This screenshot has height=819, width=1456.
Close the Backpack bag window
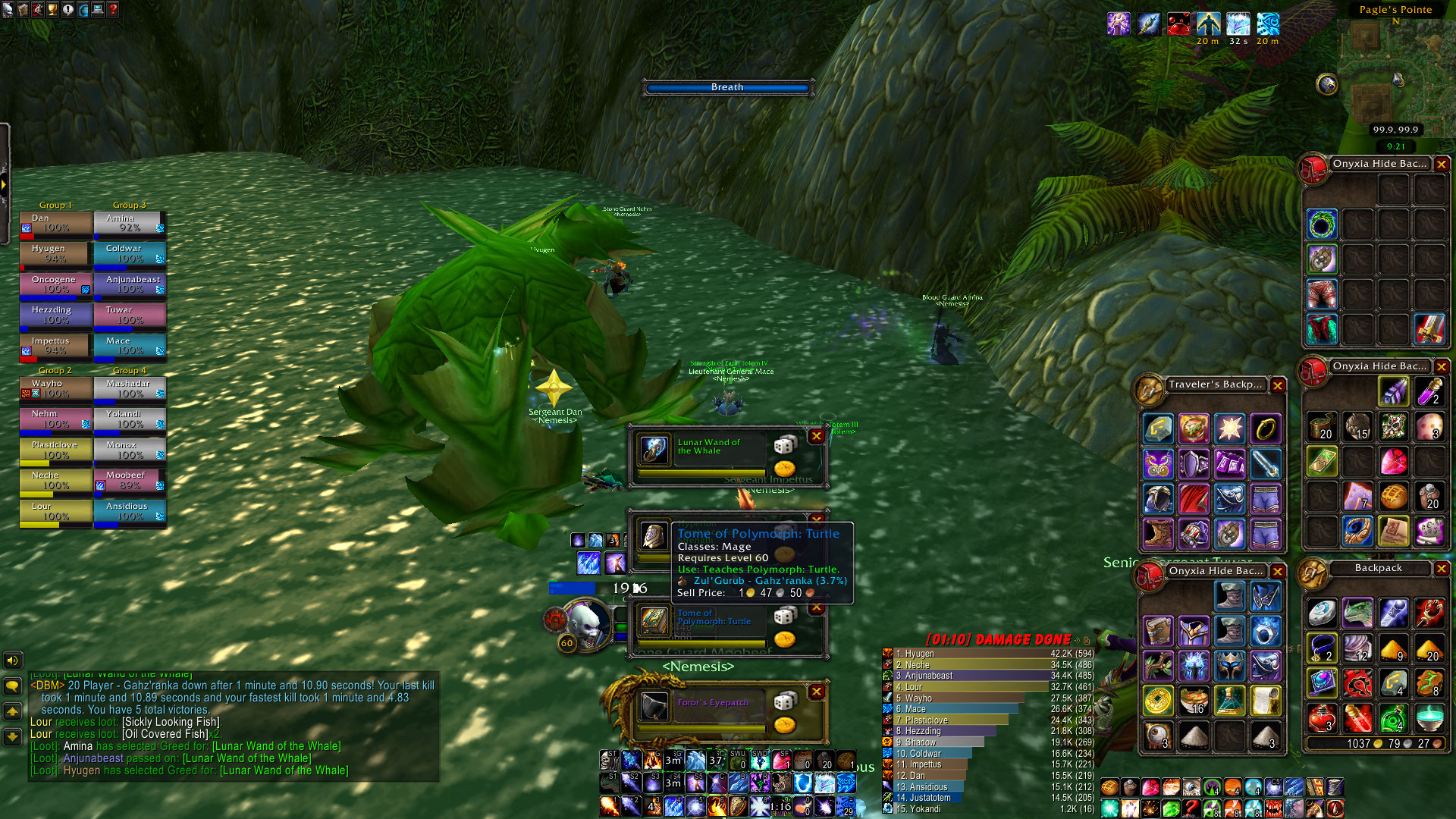click(x=1442, y=568)
